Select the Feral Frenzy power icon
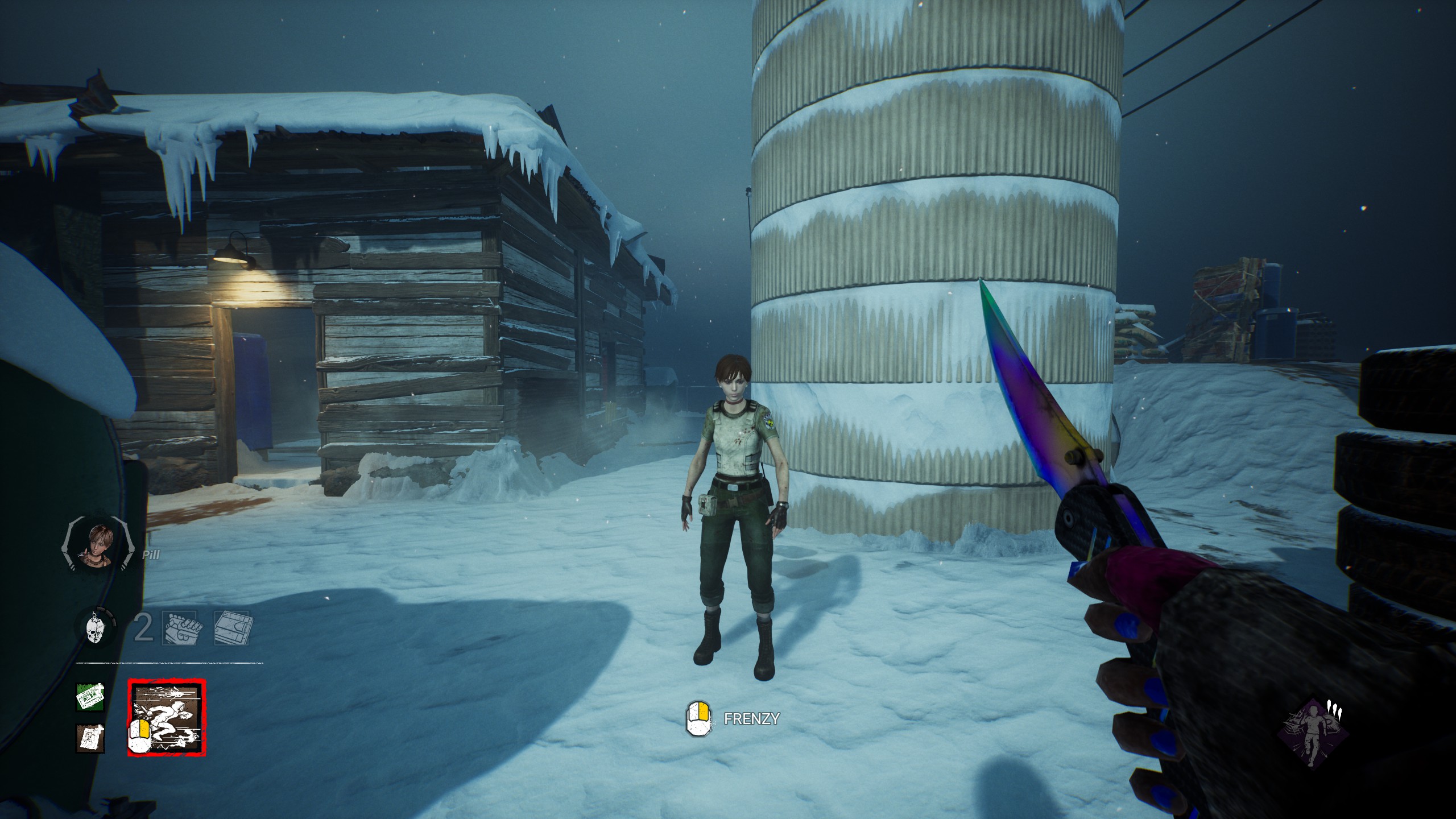The height and width of the screenshot is (819, 1456). pyautogui.click(x=166, y=717)
